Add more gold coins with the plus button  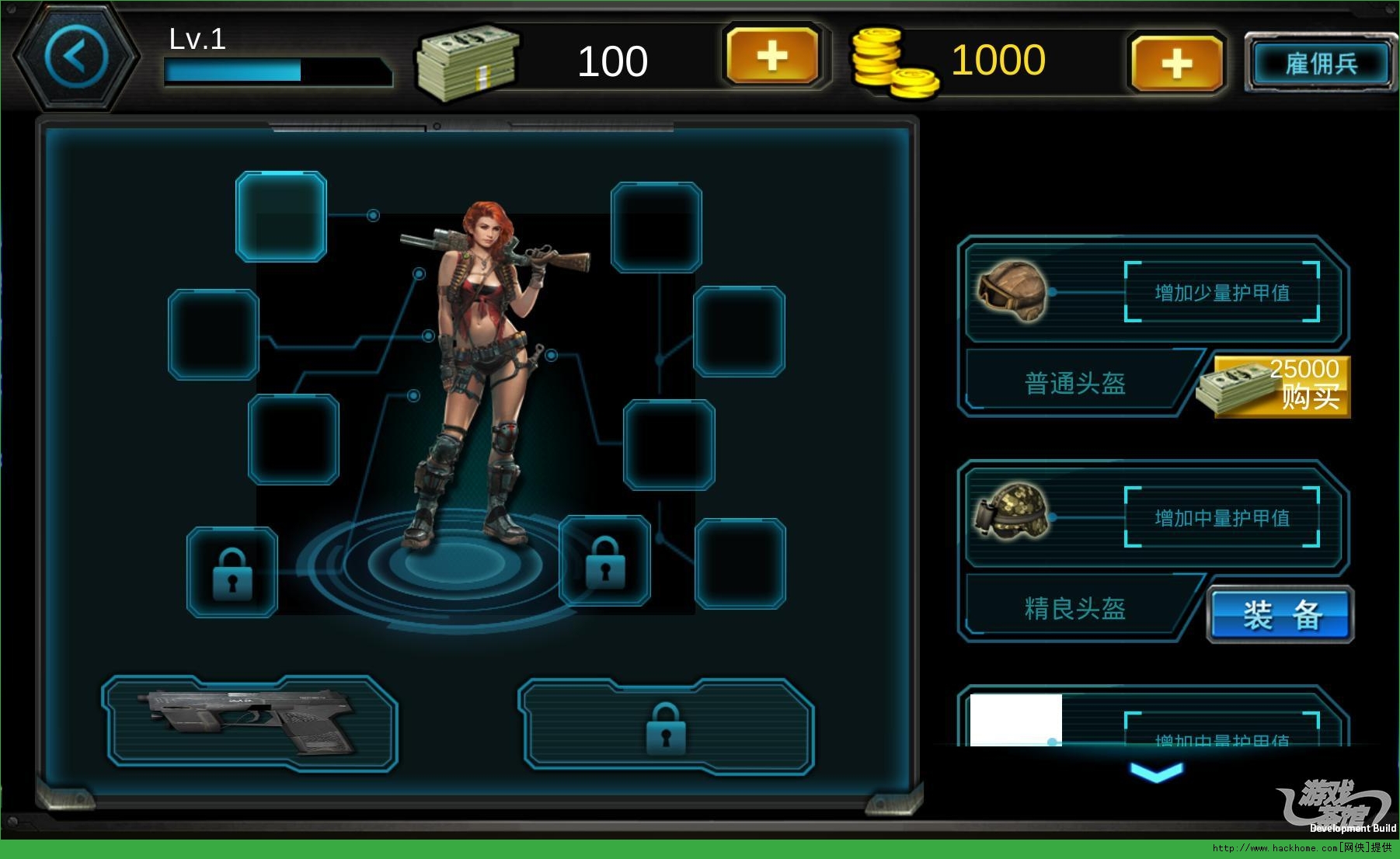pyautogui.click(x=1176, y=63)
